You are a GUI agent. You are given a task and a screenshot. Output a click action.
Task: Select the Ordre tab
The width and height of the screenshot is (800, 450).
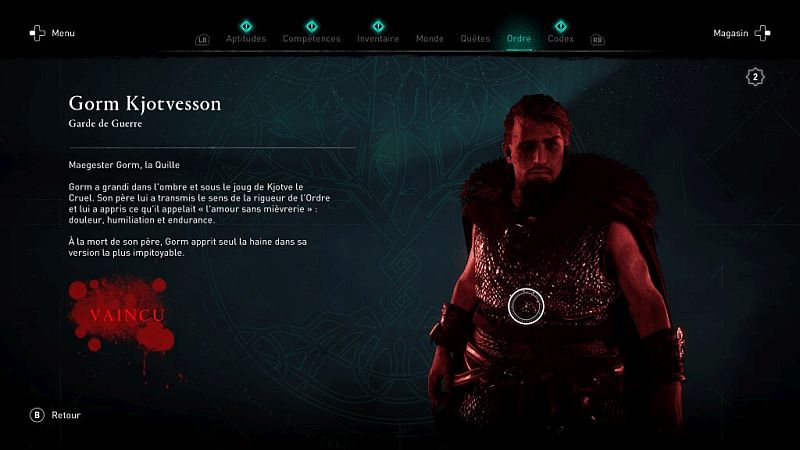pos(519,39)
